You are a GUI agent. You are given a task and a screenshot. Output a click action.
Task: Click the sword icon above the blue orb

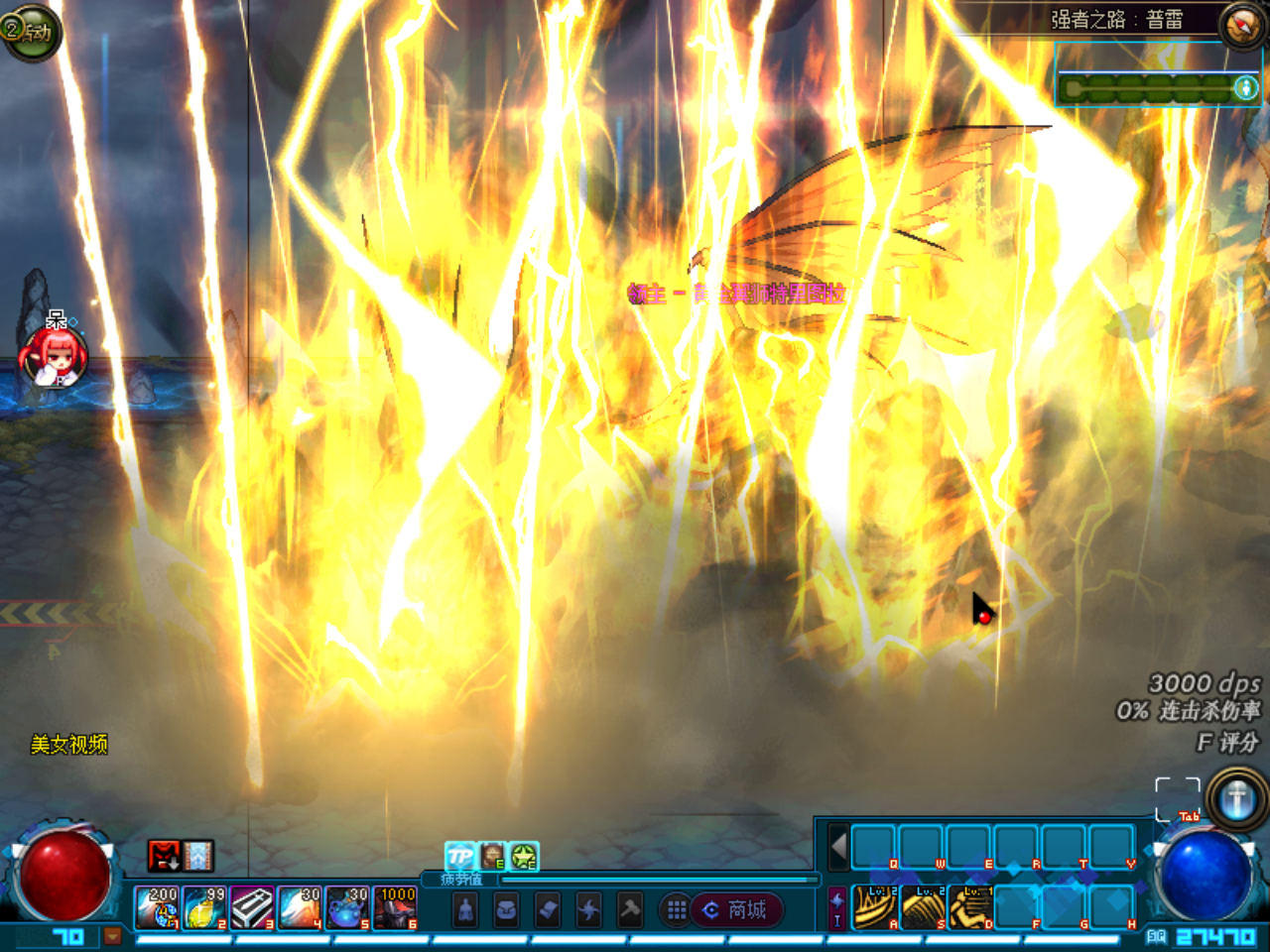(1236, 798)
